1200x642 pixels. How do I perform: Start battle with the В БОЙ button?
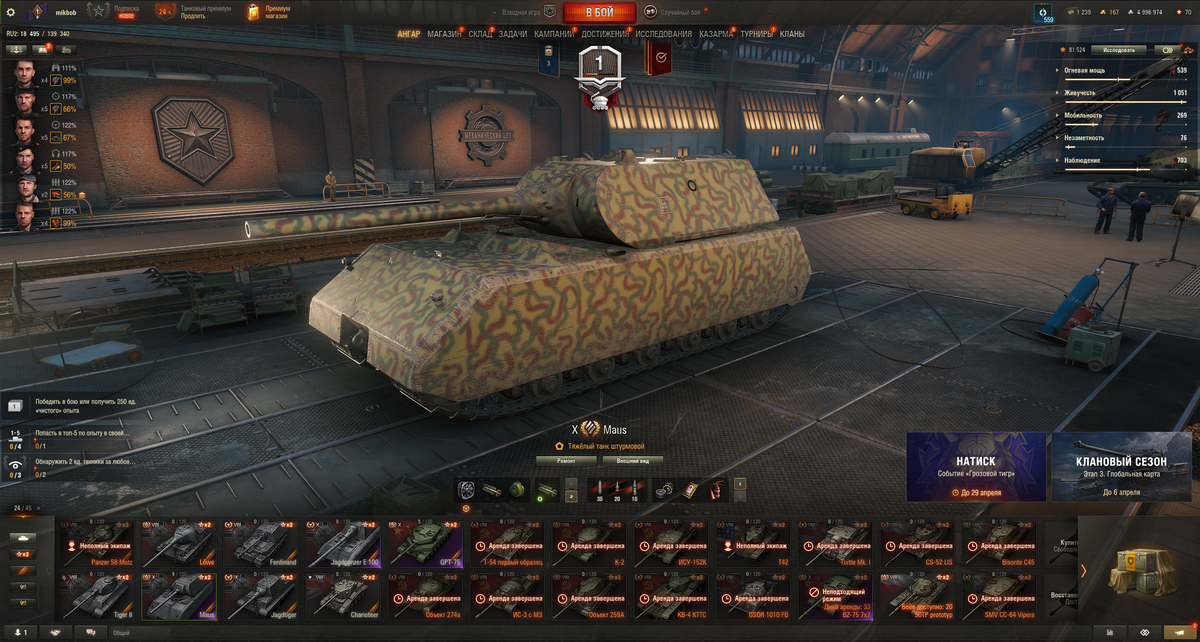599,12
